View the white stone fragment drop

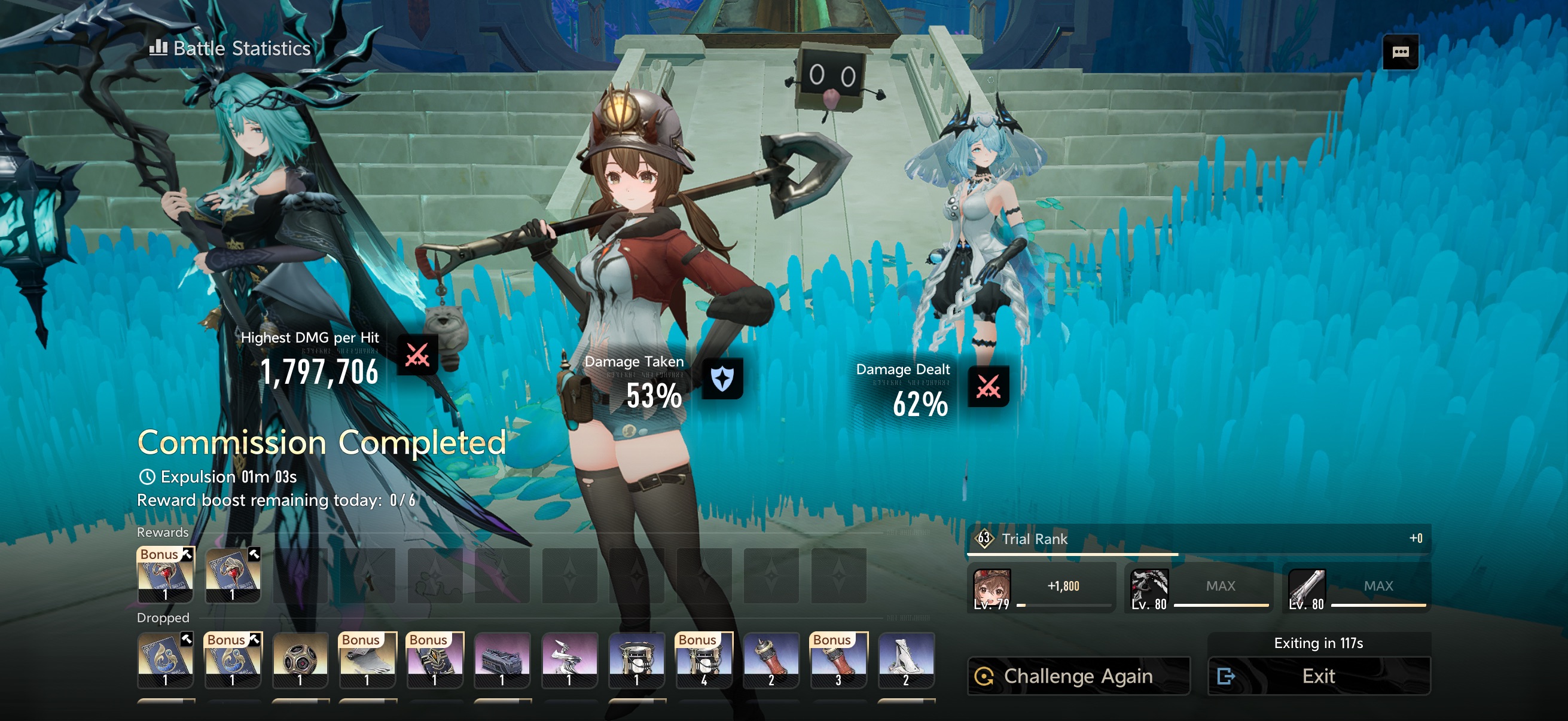[x=906, y=660]
